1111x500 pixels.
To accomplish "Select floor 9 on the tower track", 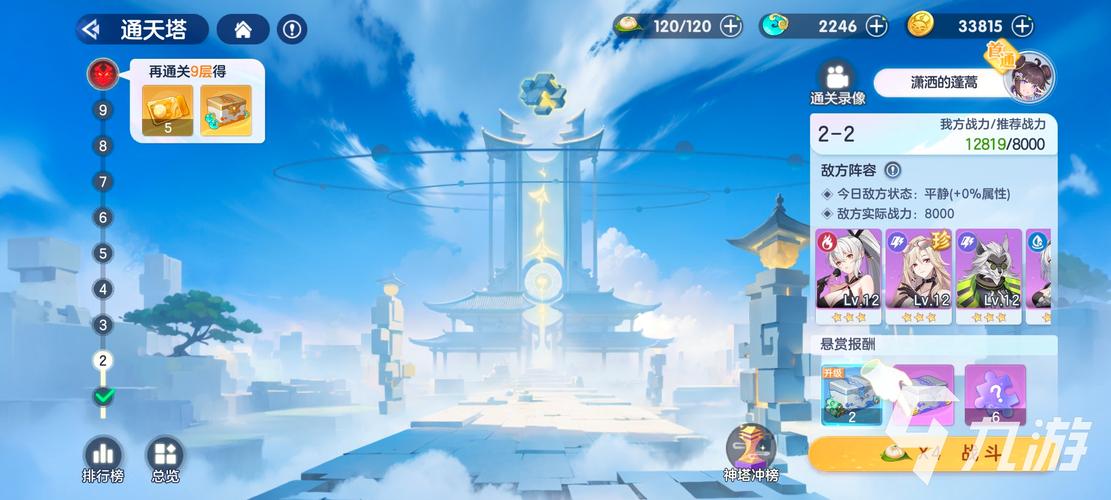I will click(102, 110).
